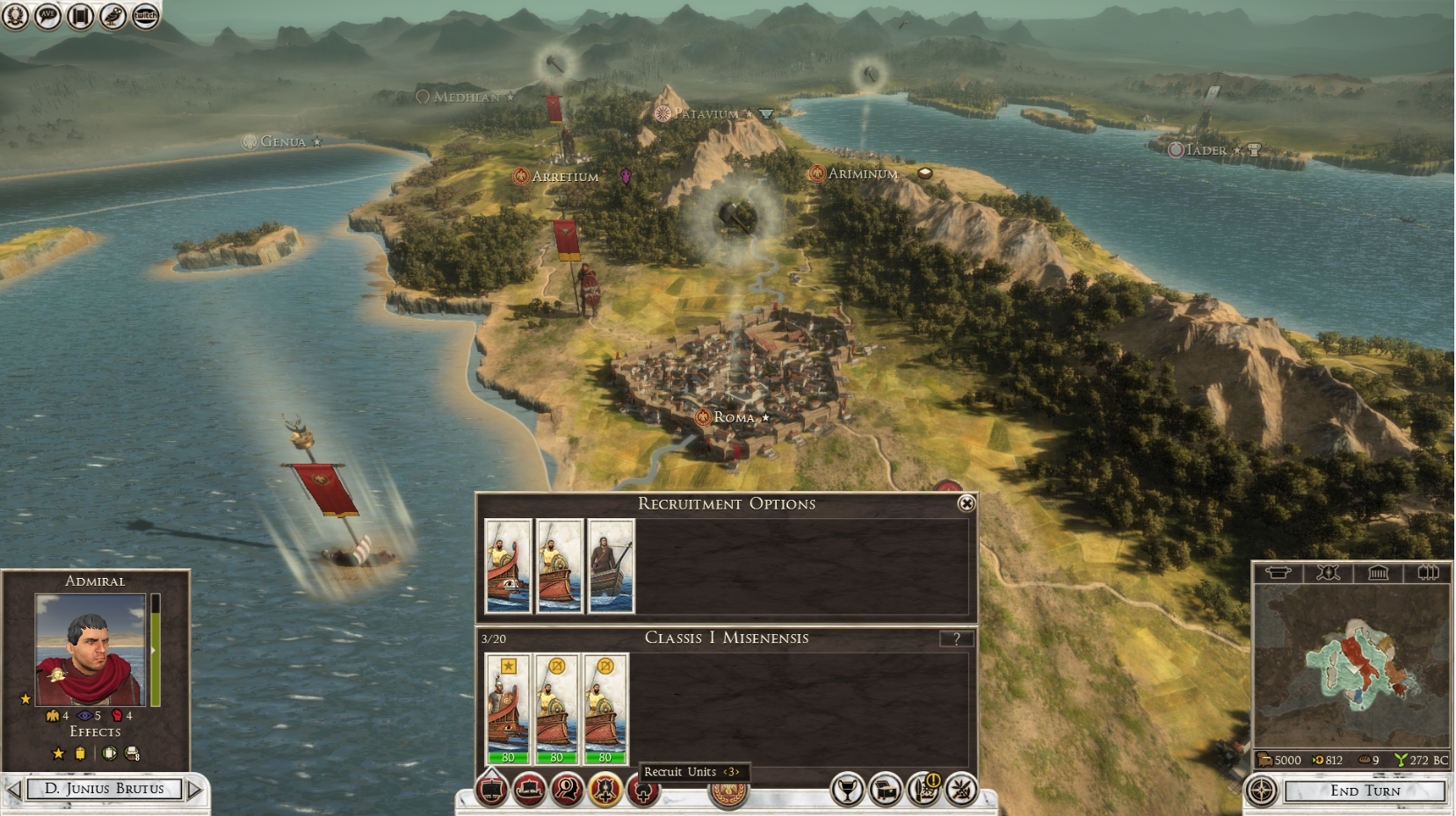The height and width of the screenshot is (816, 1456).
Task: Click the scroll icon at the top
Action: coord(80,15)
